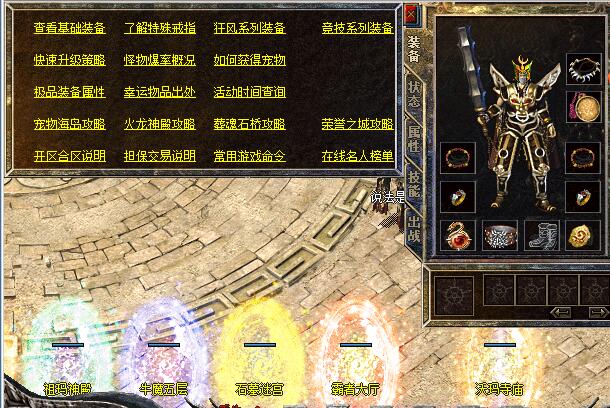
Task: Close the character panel with red X
Action: click(411, 13)
